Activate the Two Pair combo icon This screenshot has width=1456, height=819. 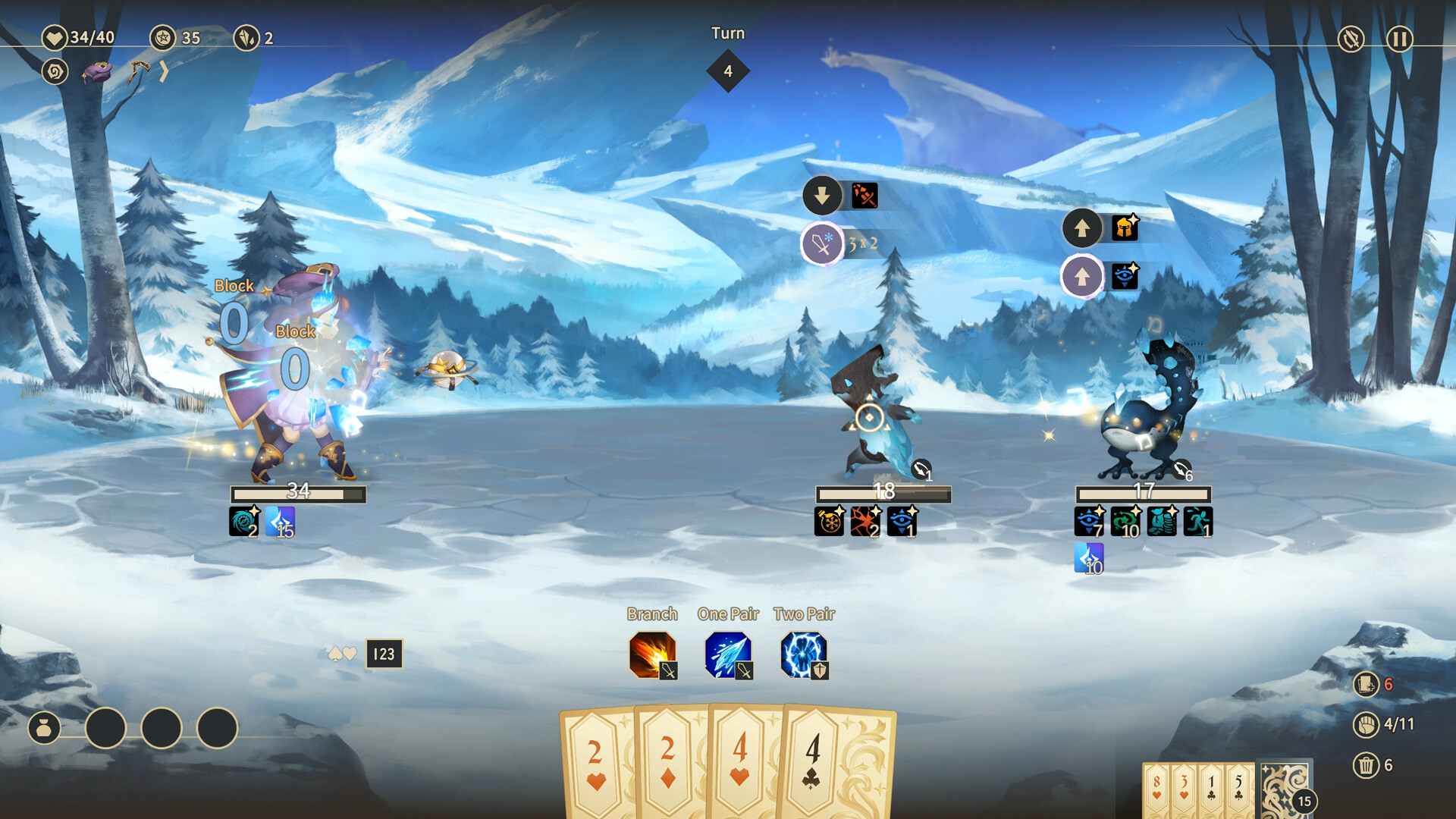coord(804,654)
